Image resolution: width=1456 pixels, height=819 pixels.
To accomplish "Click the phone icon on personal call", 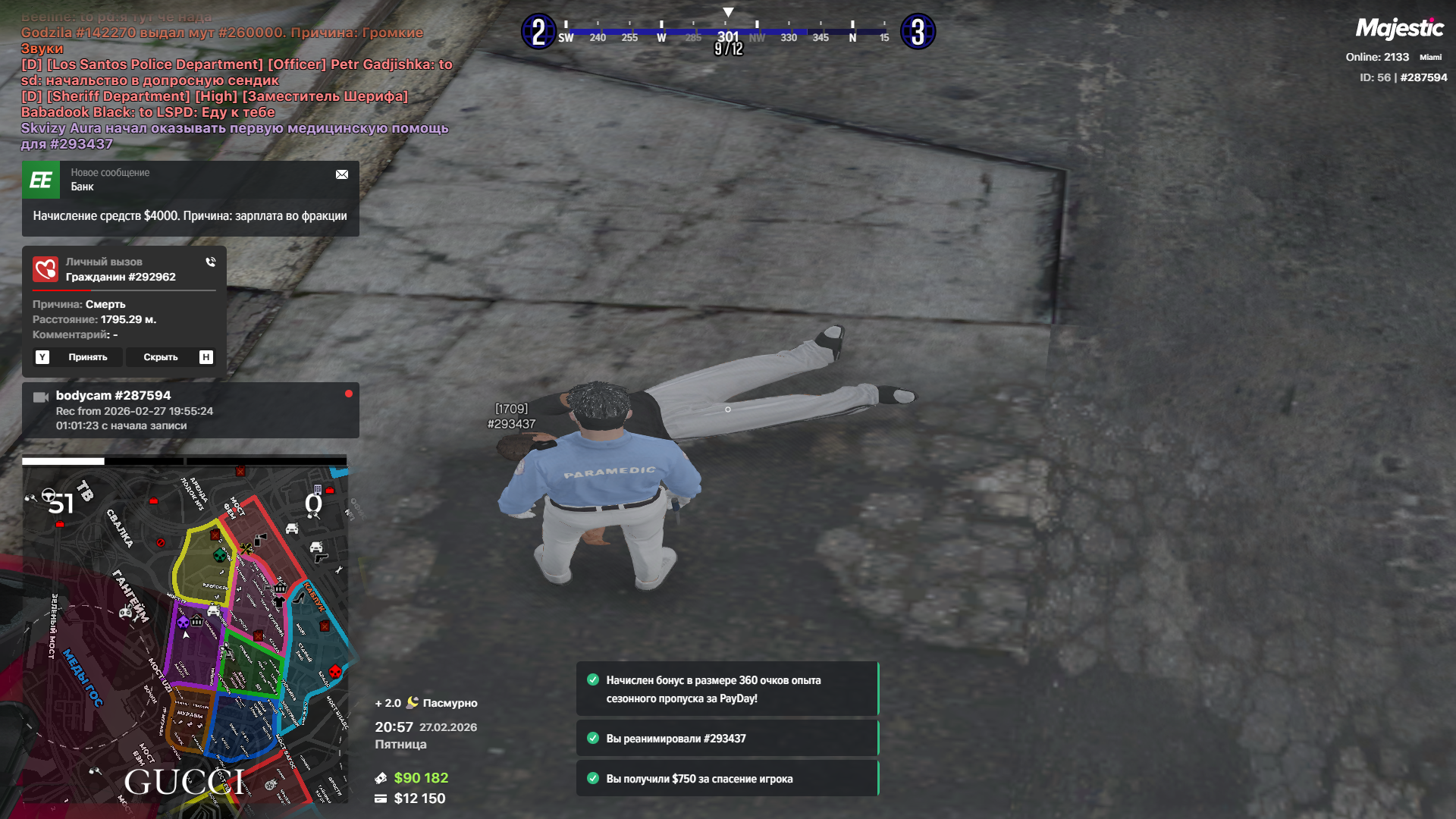I will click(211, 262).
